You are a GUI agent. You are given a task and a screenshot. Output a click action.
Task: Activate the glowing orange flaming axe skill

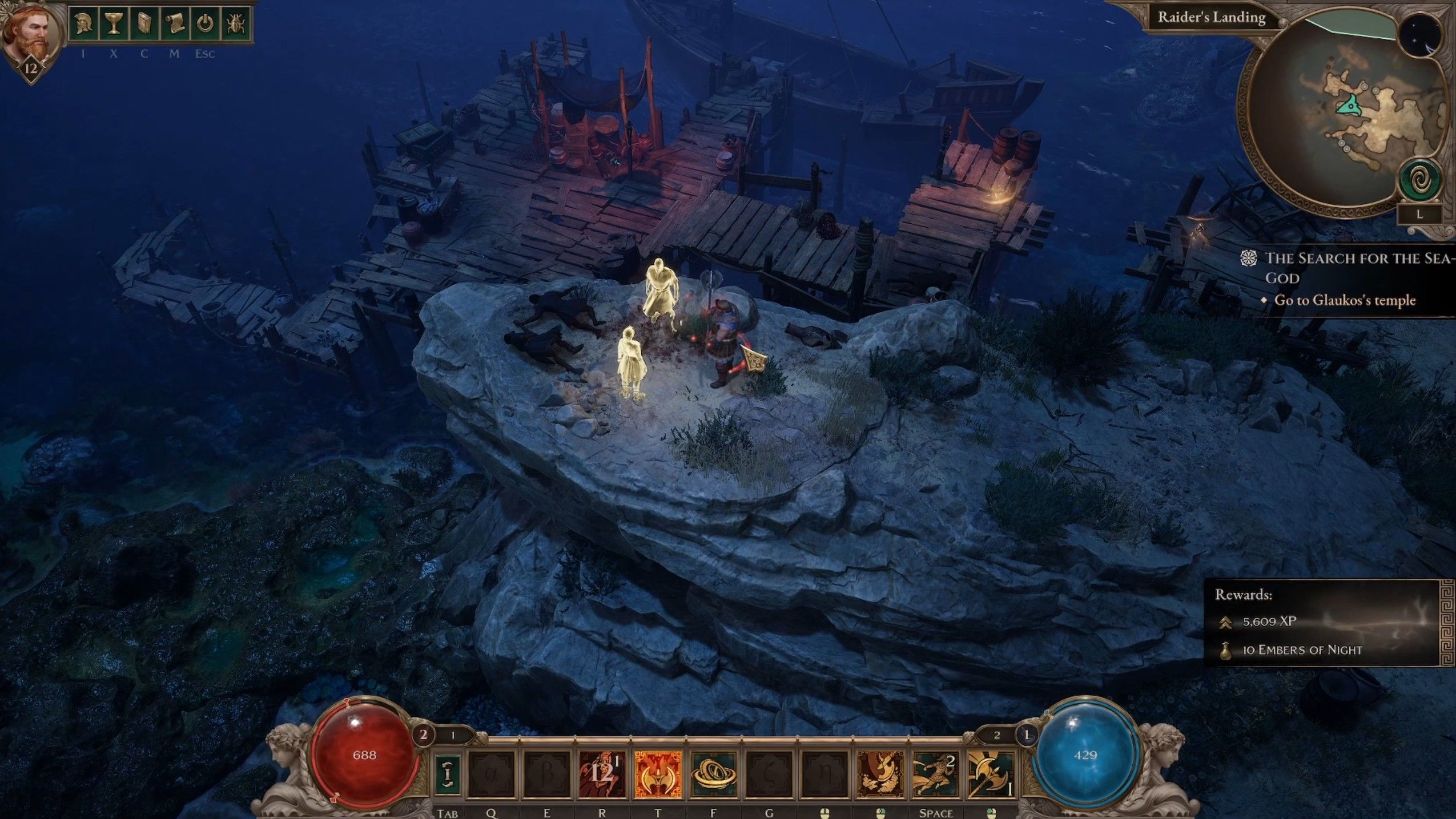coord(658,773)
